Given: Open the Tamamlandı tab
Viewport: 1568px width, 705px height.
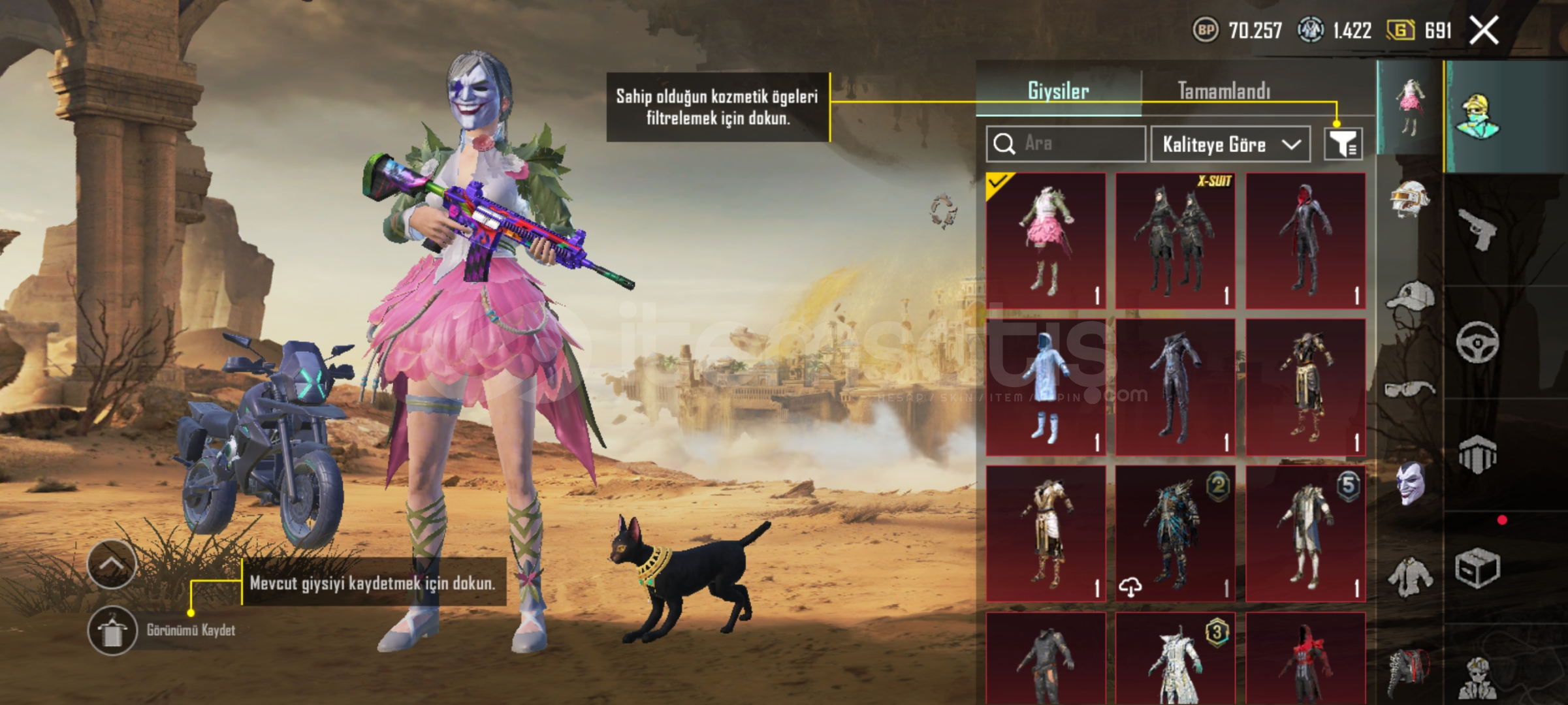Looking at the screenshot, I should pyautogui.click(x=1224, y=91).
